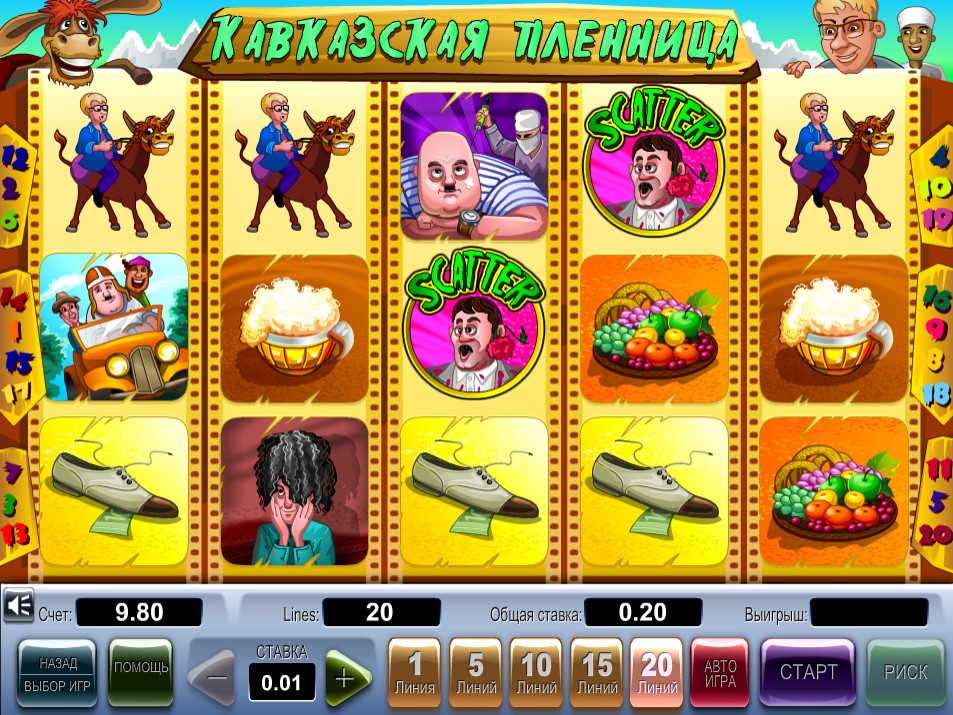Select 1 Линия payline button
Image resolution: width=953 pixels, height=715 pixels.
pyautogui.click(x=415, y=673)
